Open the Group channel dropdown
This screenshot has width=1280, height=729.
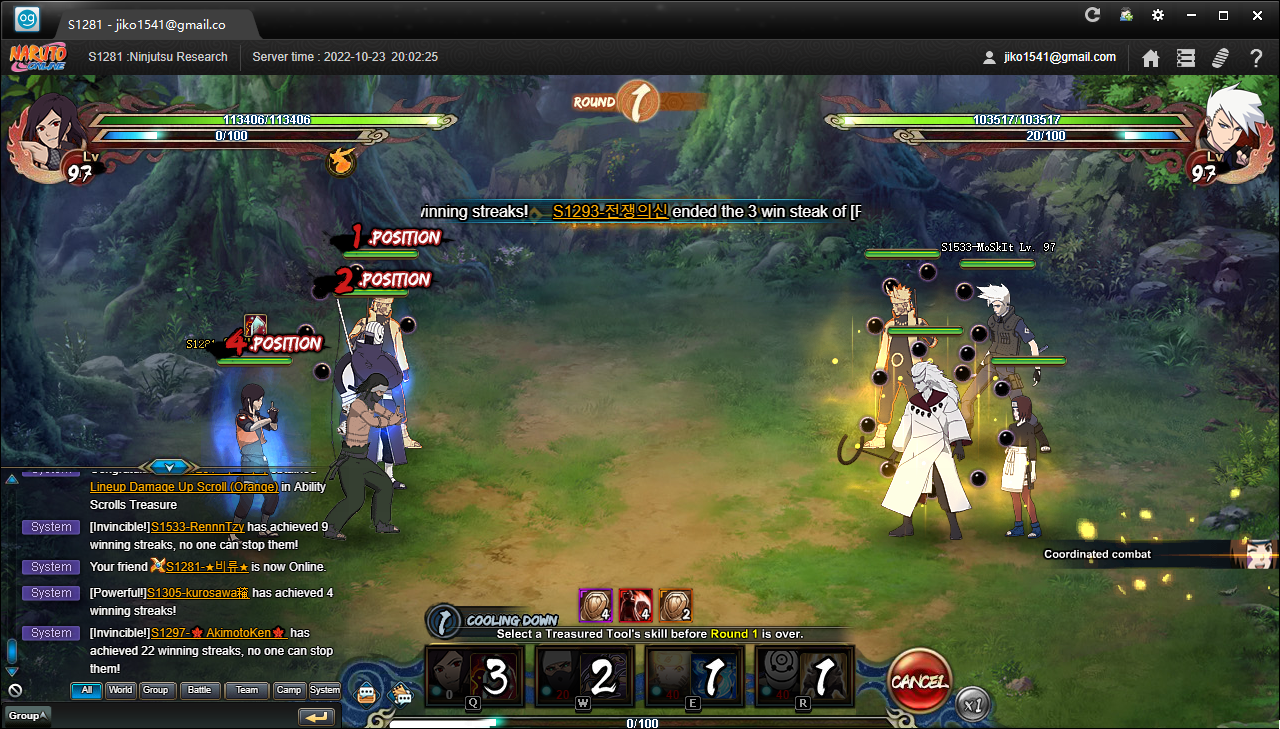click(x=26, y=716)
